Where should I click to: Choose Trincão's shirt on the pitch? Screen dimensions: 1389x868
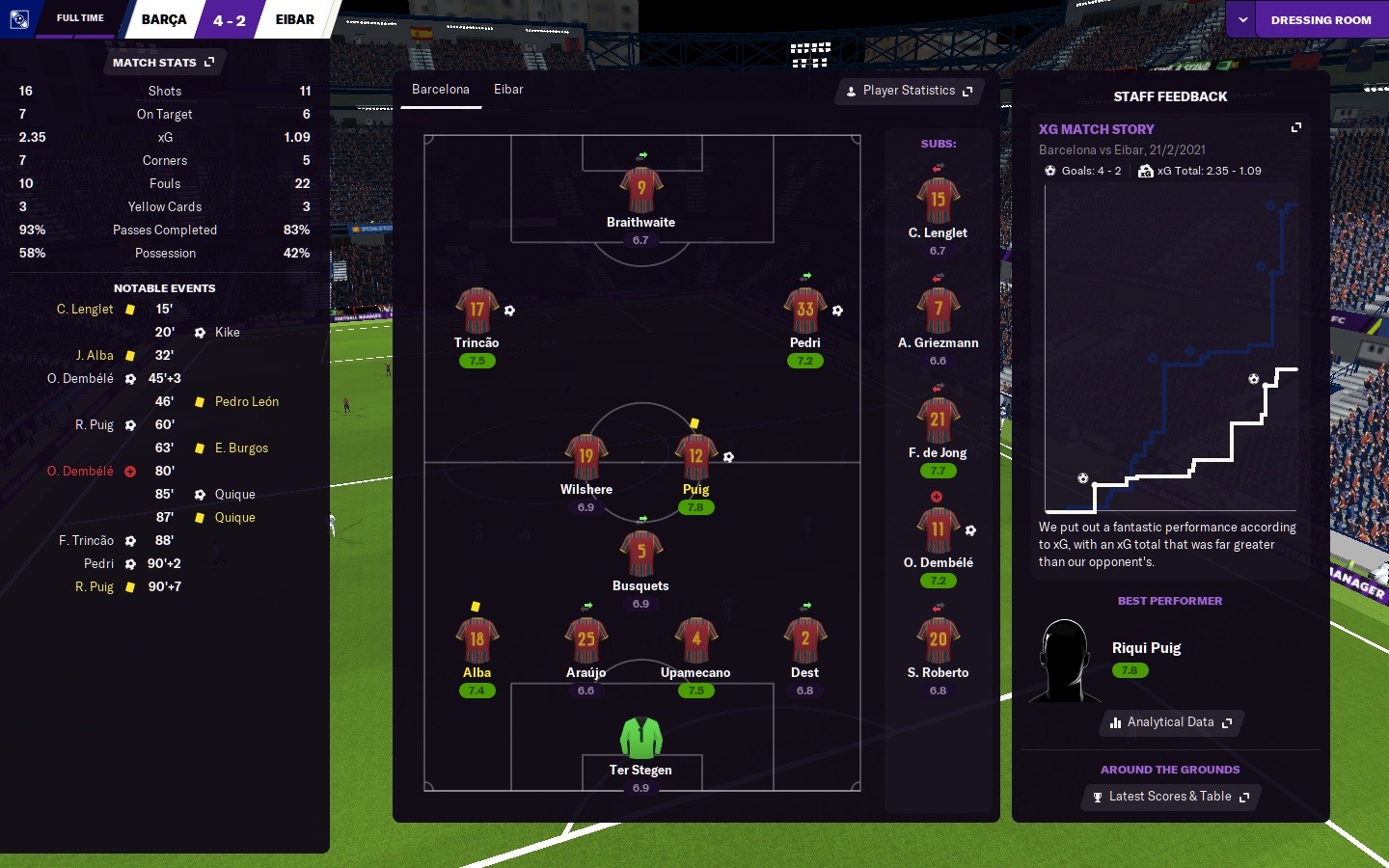tap(477, 311)
